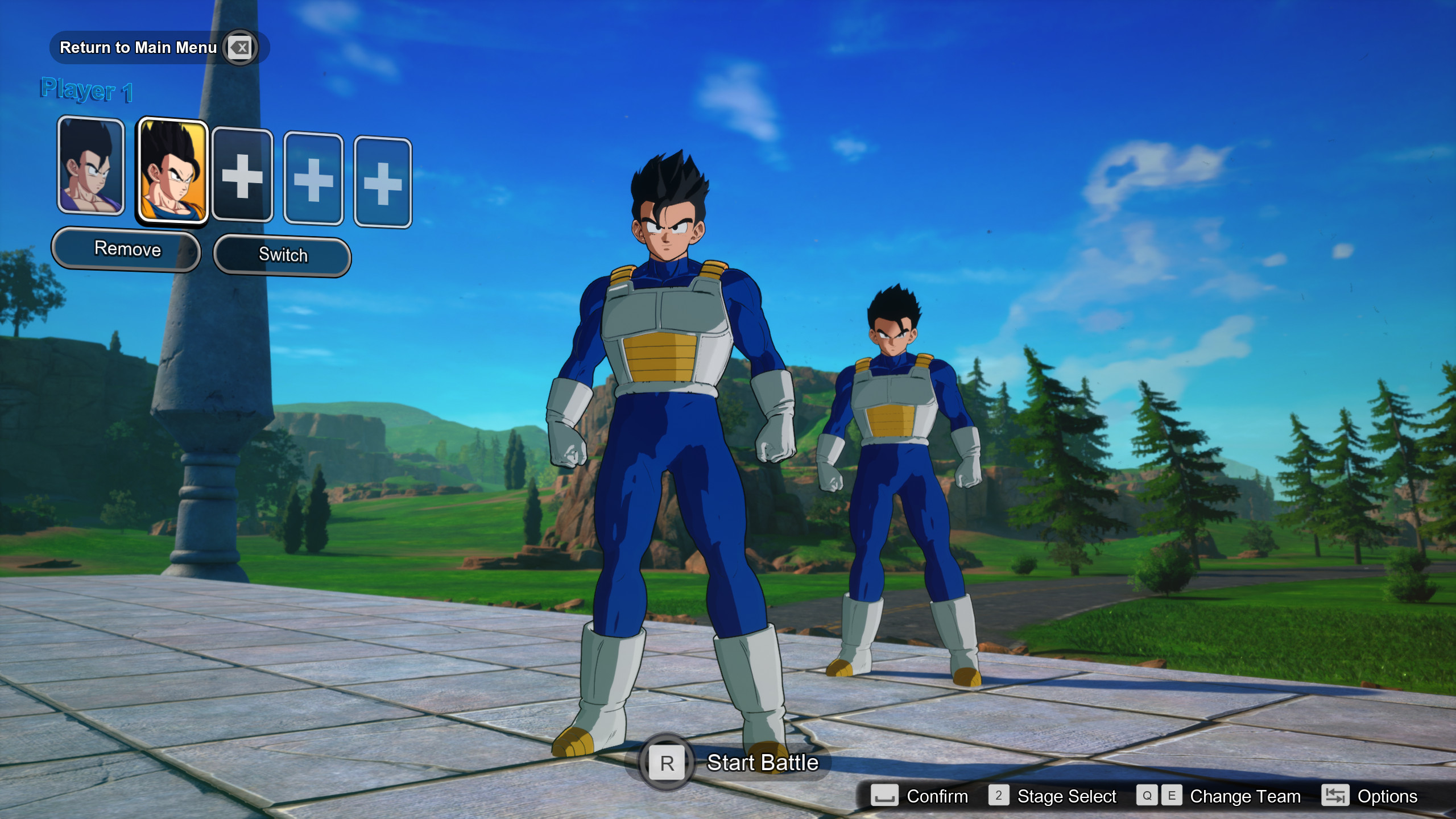Click the Player 1 label
1456x819 pixels.
(85, 90)
